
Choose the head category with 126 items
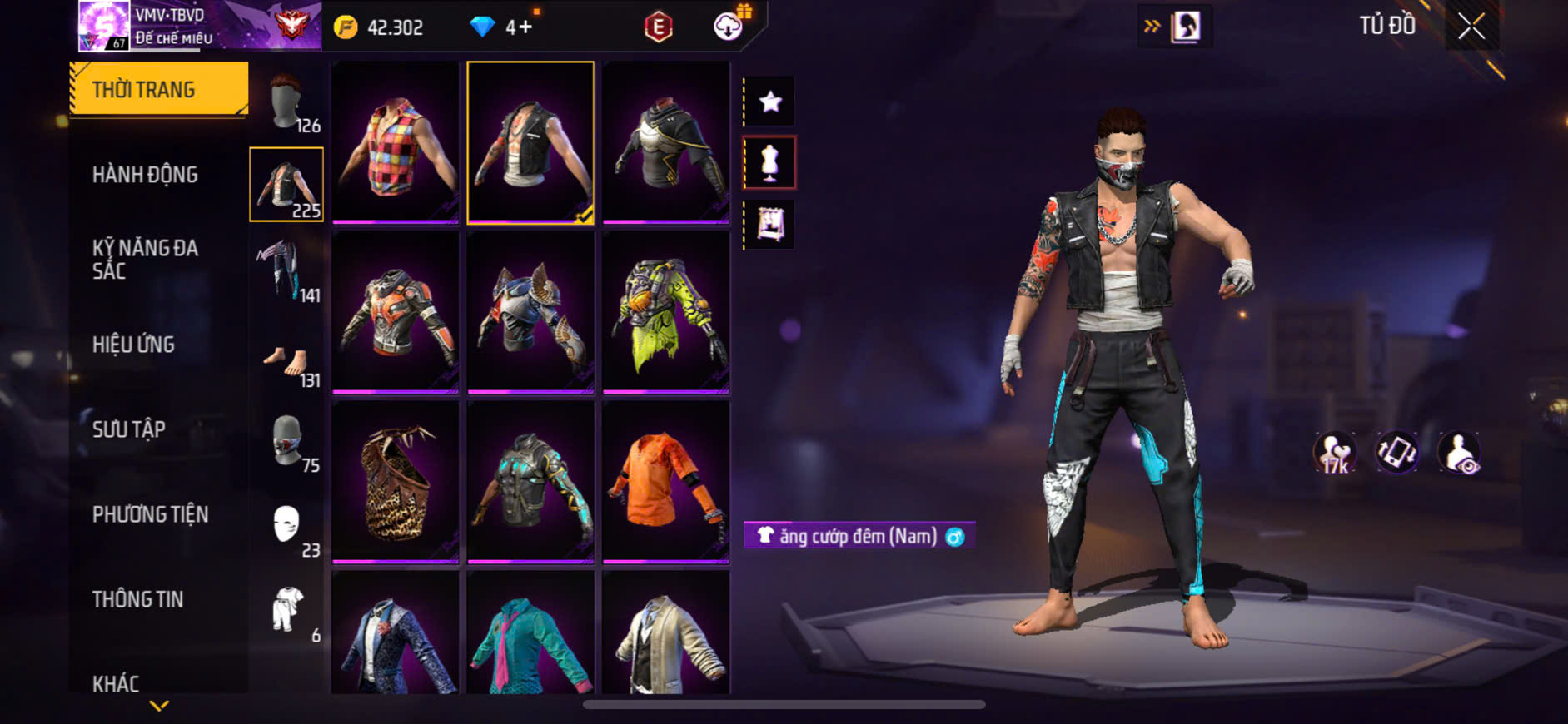[x=286, y=103]
